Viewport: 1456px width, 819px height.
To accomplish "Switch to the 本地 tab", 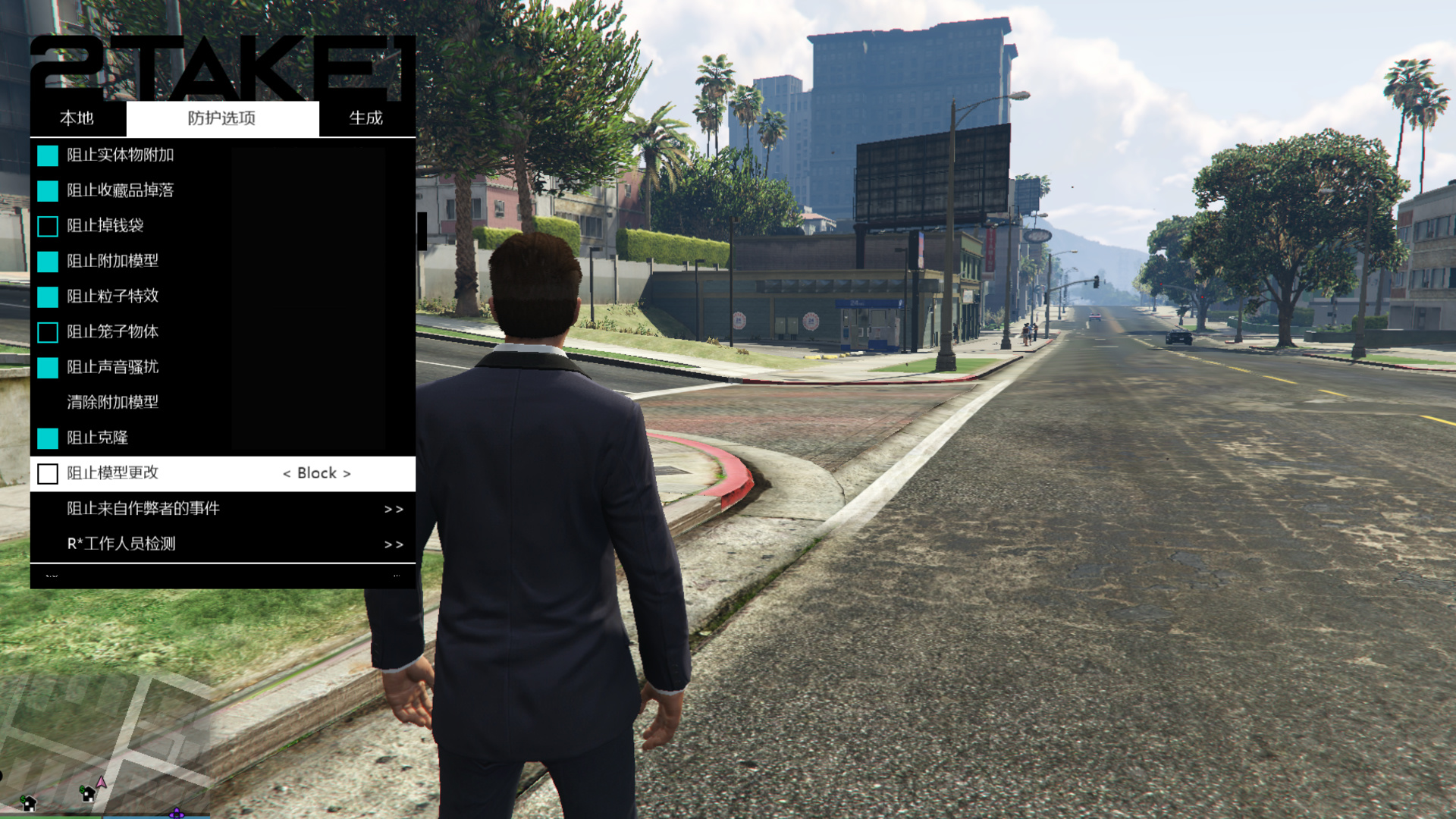I will tap(77, 118).
